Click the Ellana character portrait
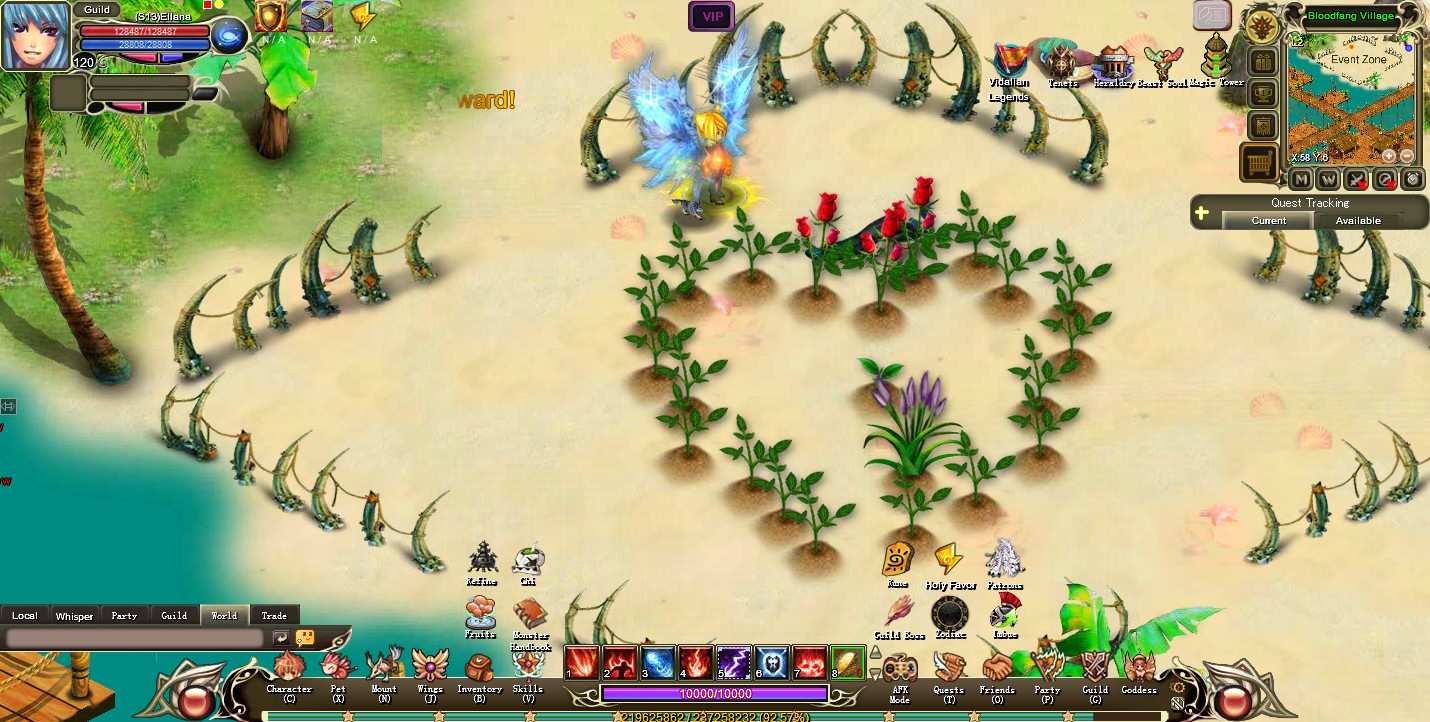 36,36
